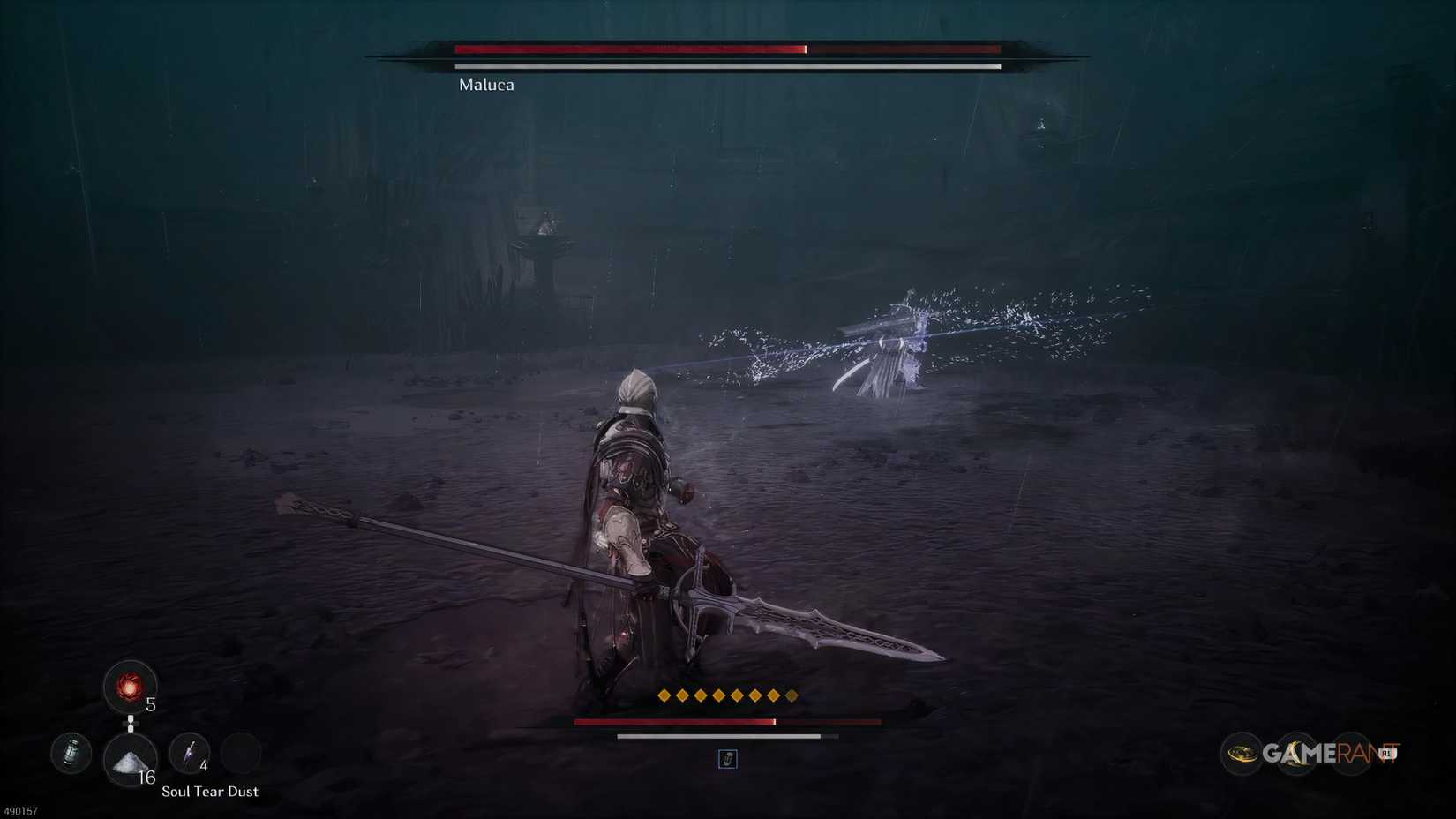Click the Soul Tear Dust item icon

(130, 762)
